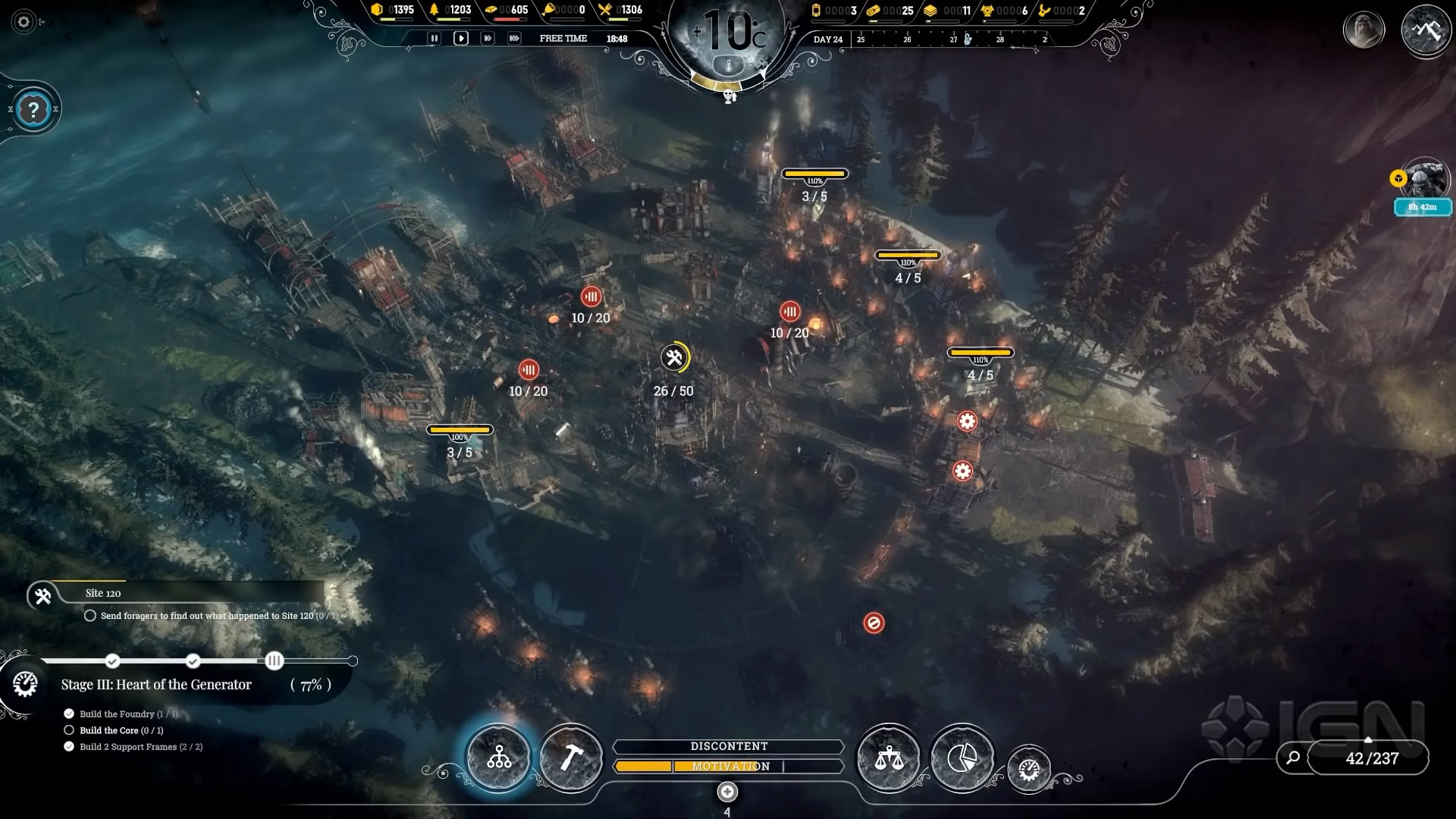Viewport: 1456px width, 819px height.
Task: Select the Site 120 quest tracker
Action: (103, 594)
